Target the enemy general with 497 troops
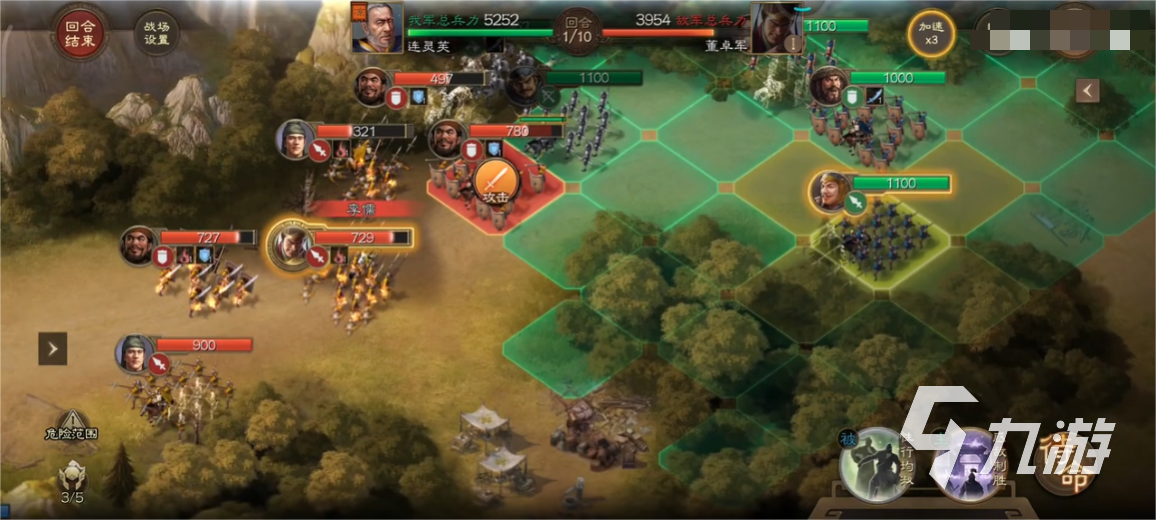Image resolution: width=1156 pixels, height=520 pixels. (373, 86)
